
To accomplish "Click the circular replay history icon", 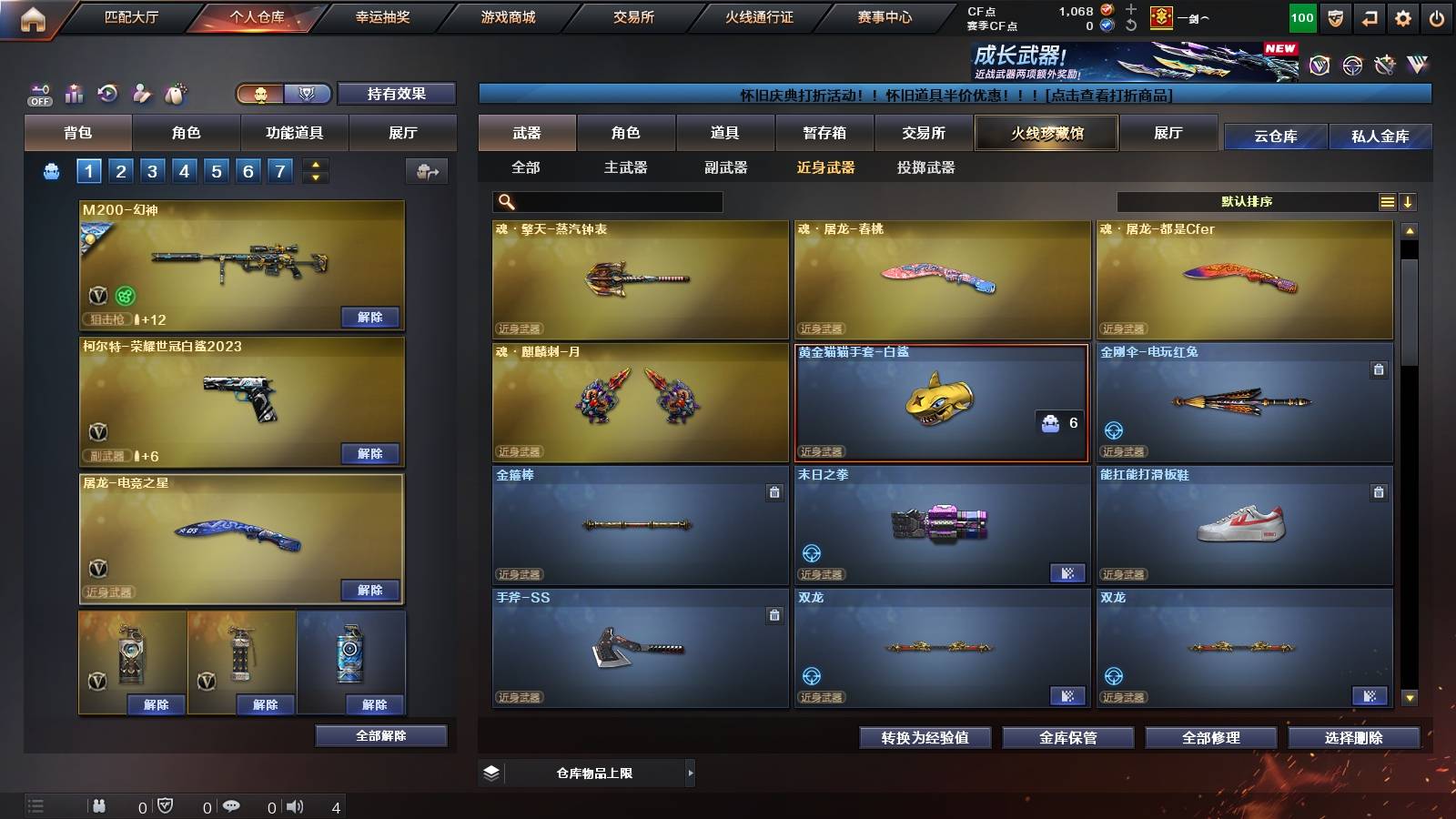I will 106,93.
